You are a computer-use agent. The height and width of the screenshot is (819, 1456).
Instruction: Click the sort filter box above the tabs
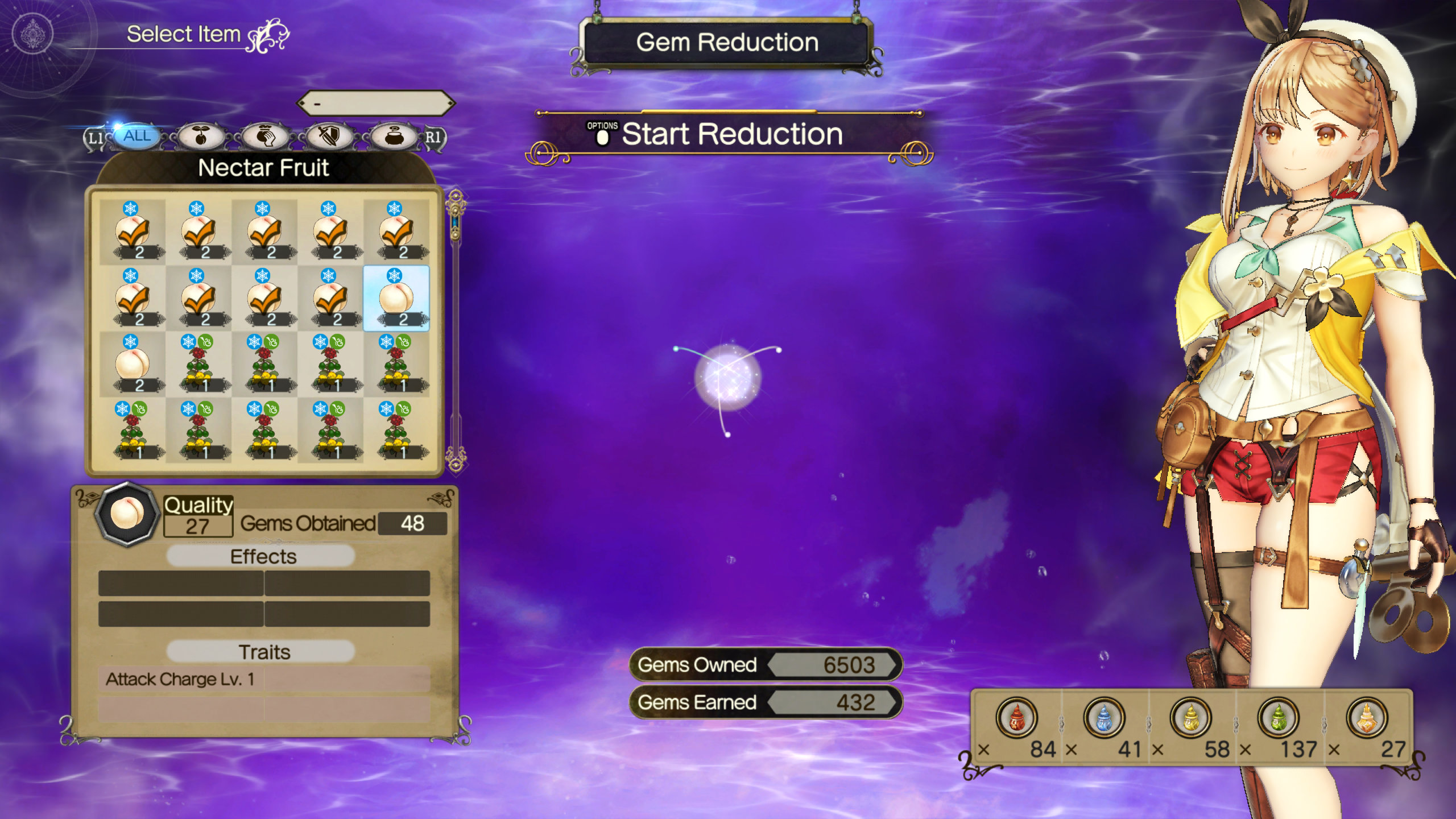point(375,104)
